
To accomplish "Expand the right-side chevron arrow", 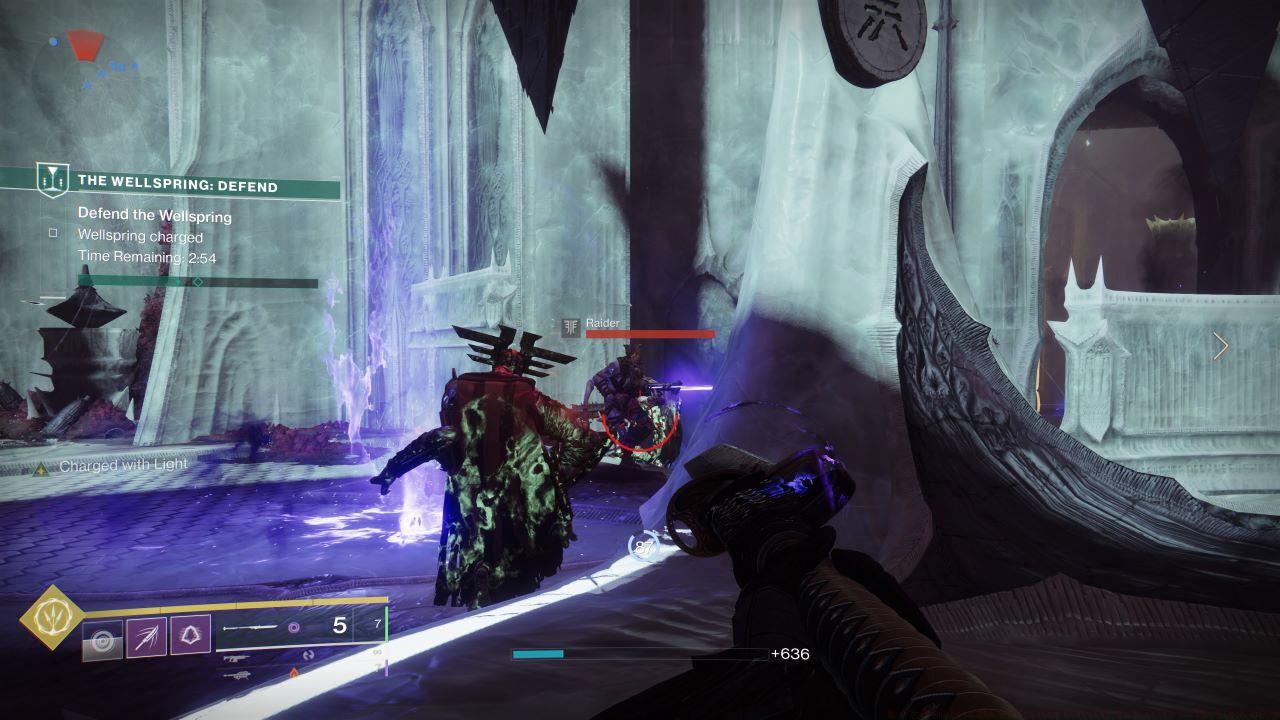I will point(1221,345).
